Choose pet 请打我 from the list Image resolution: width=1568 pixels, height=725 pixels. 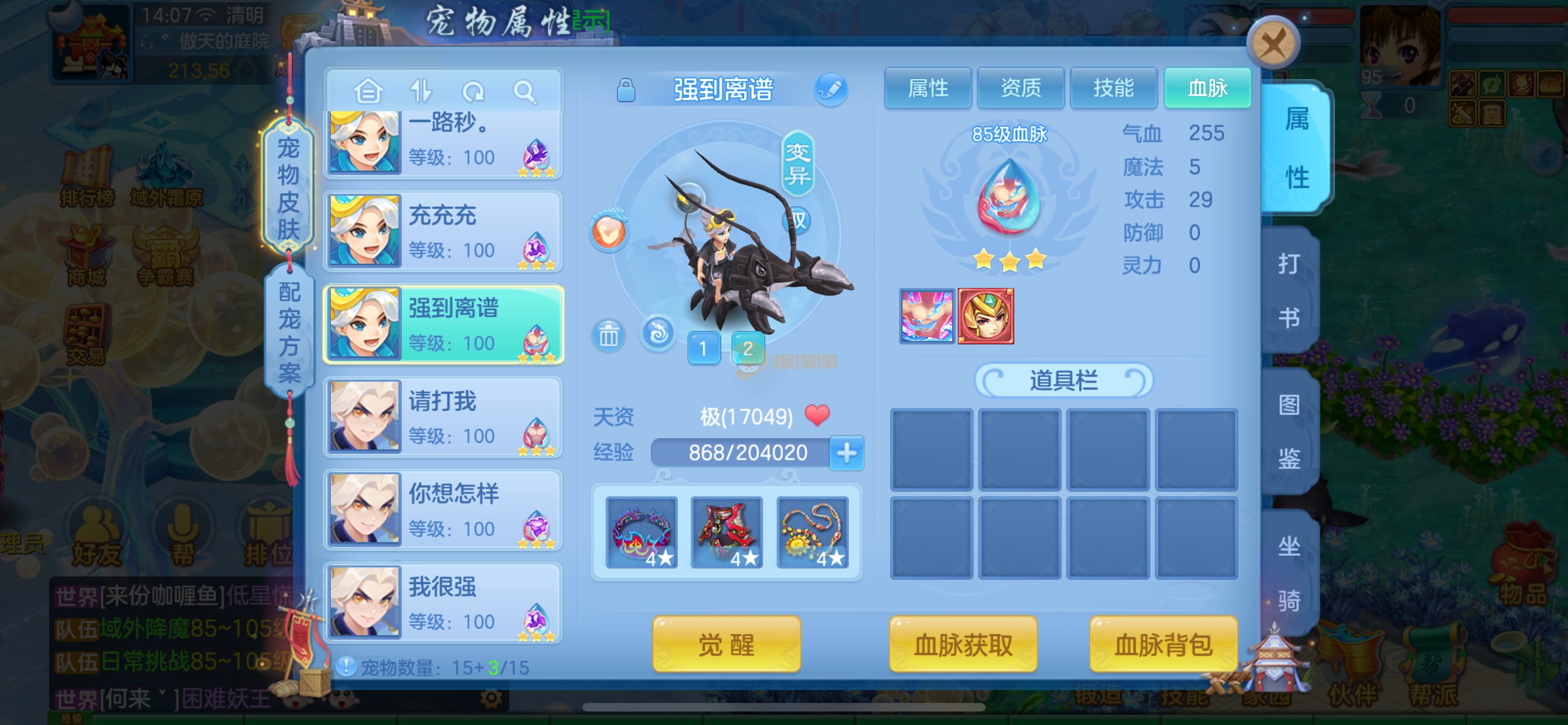coord(443,417)
